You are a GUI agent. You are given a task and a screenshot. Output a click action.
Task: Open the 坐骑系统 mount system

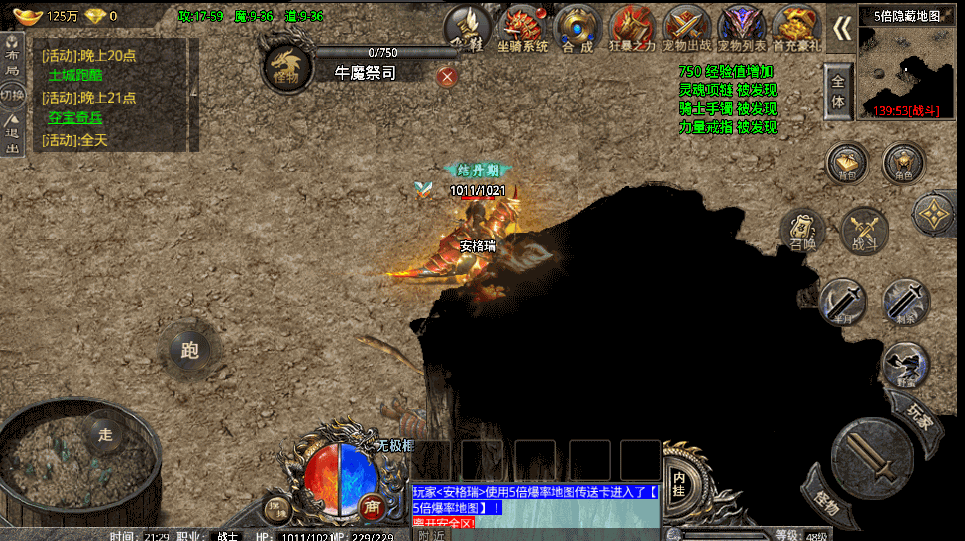(522, 27)
